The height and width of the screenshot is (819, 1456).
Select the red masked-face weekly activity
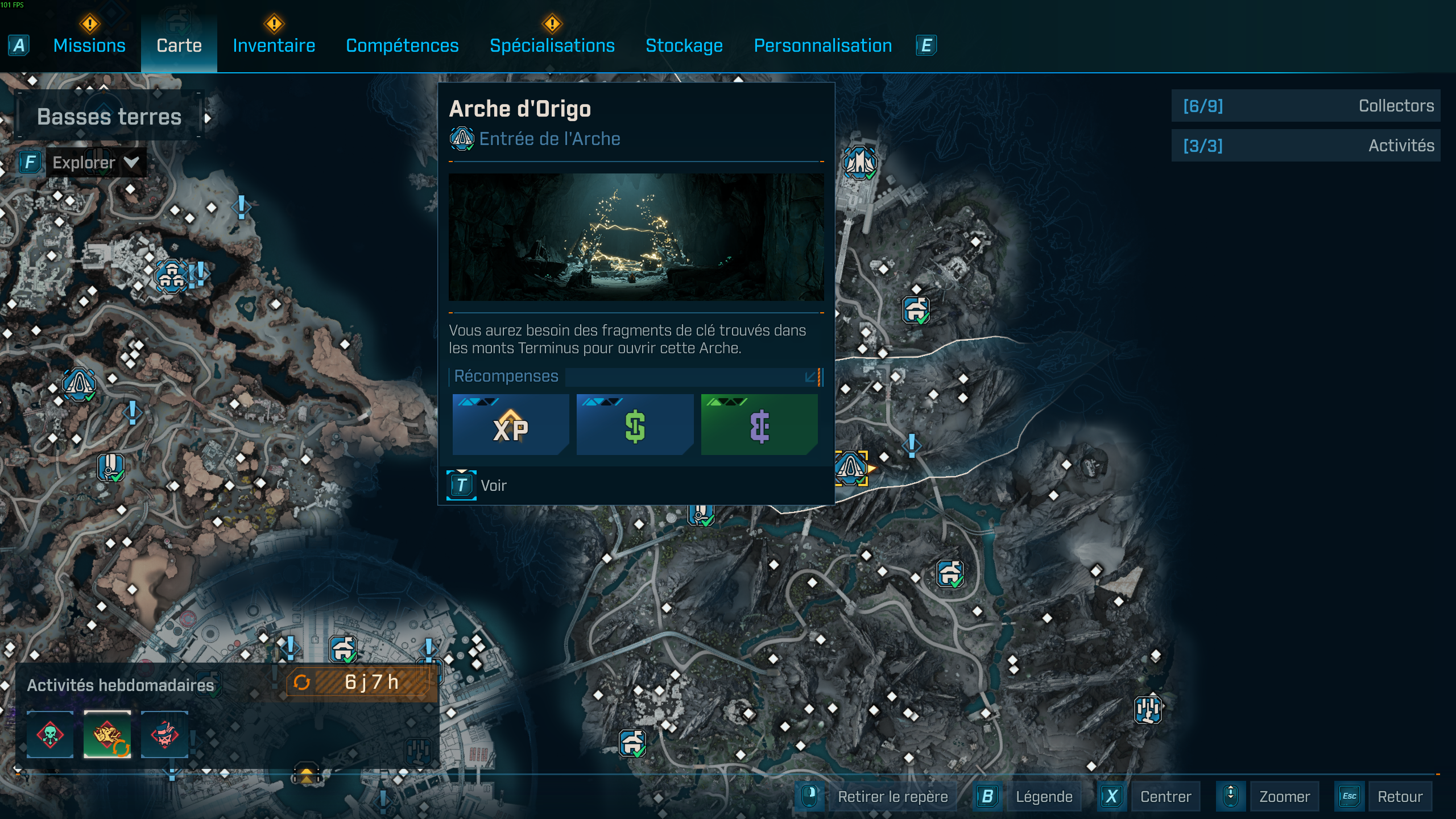click(x=164, y=734)
